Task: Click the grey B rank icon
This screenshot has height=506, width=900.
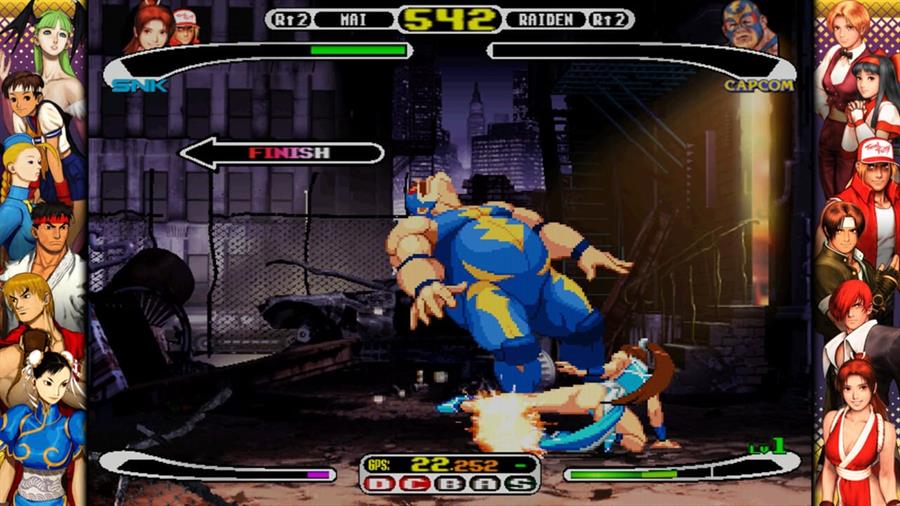Action: point(450,484)
